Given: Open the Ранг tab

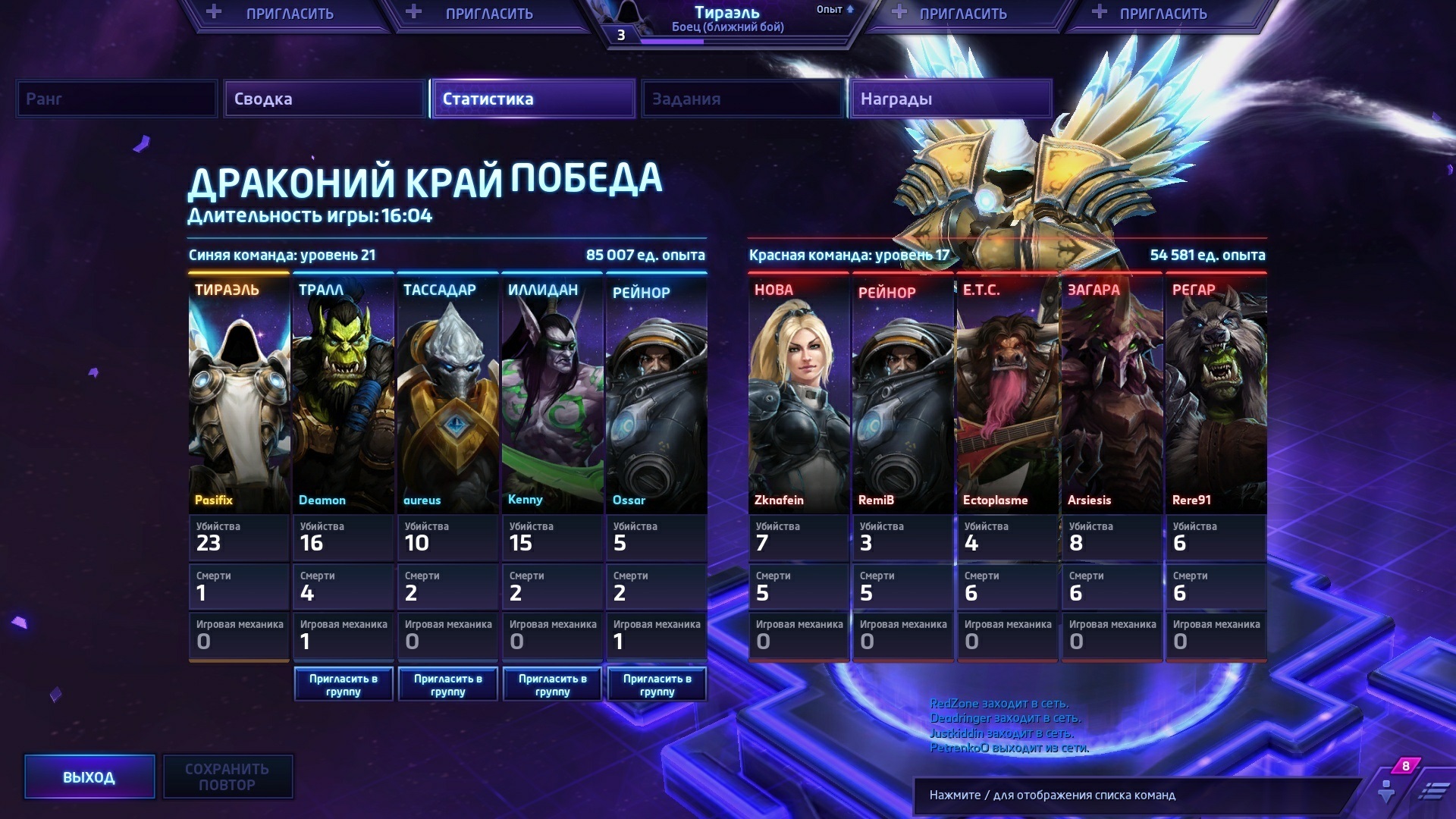Looking at the screenshot, I should 117,99.
